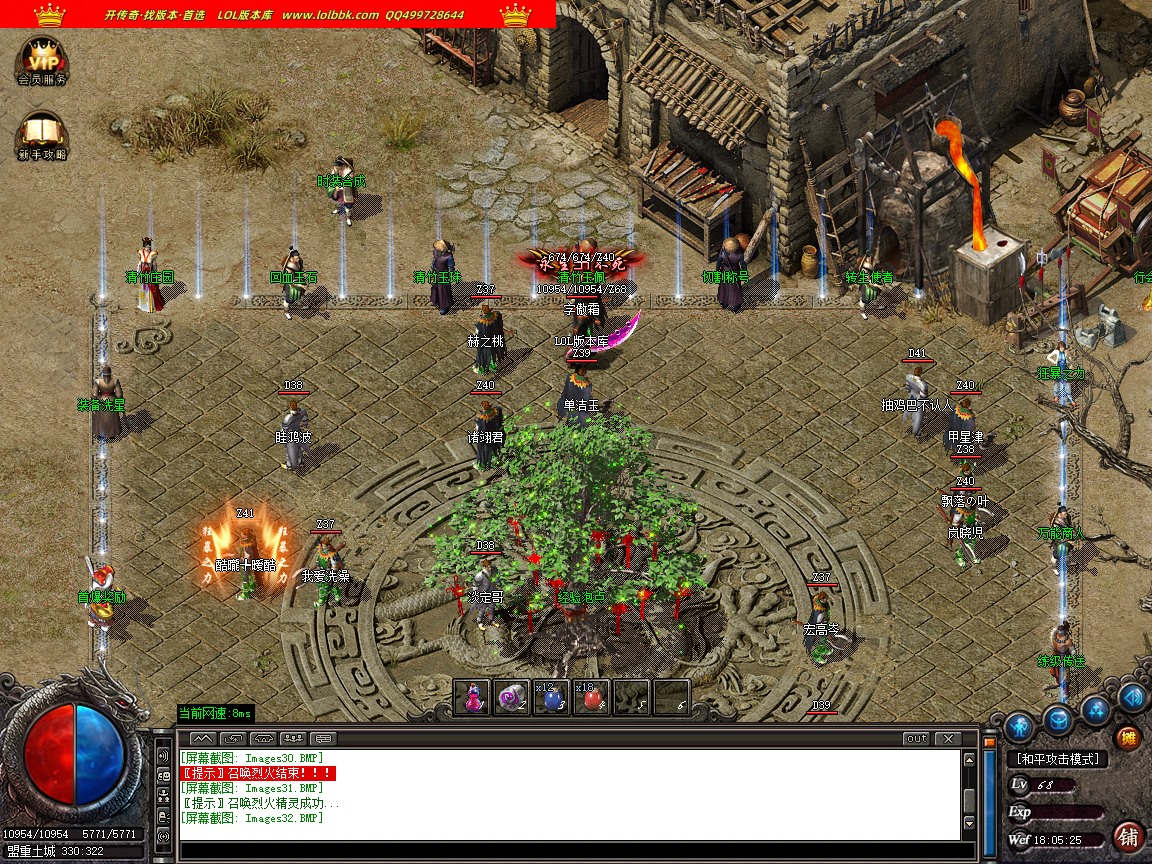The height and width of the screenshot is (864, 1152).
Task: Open the VIP 会员服务 menu
Action: (42, 60)
